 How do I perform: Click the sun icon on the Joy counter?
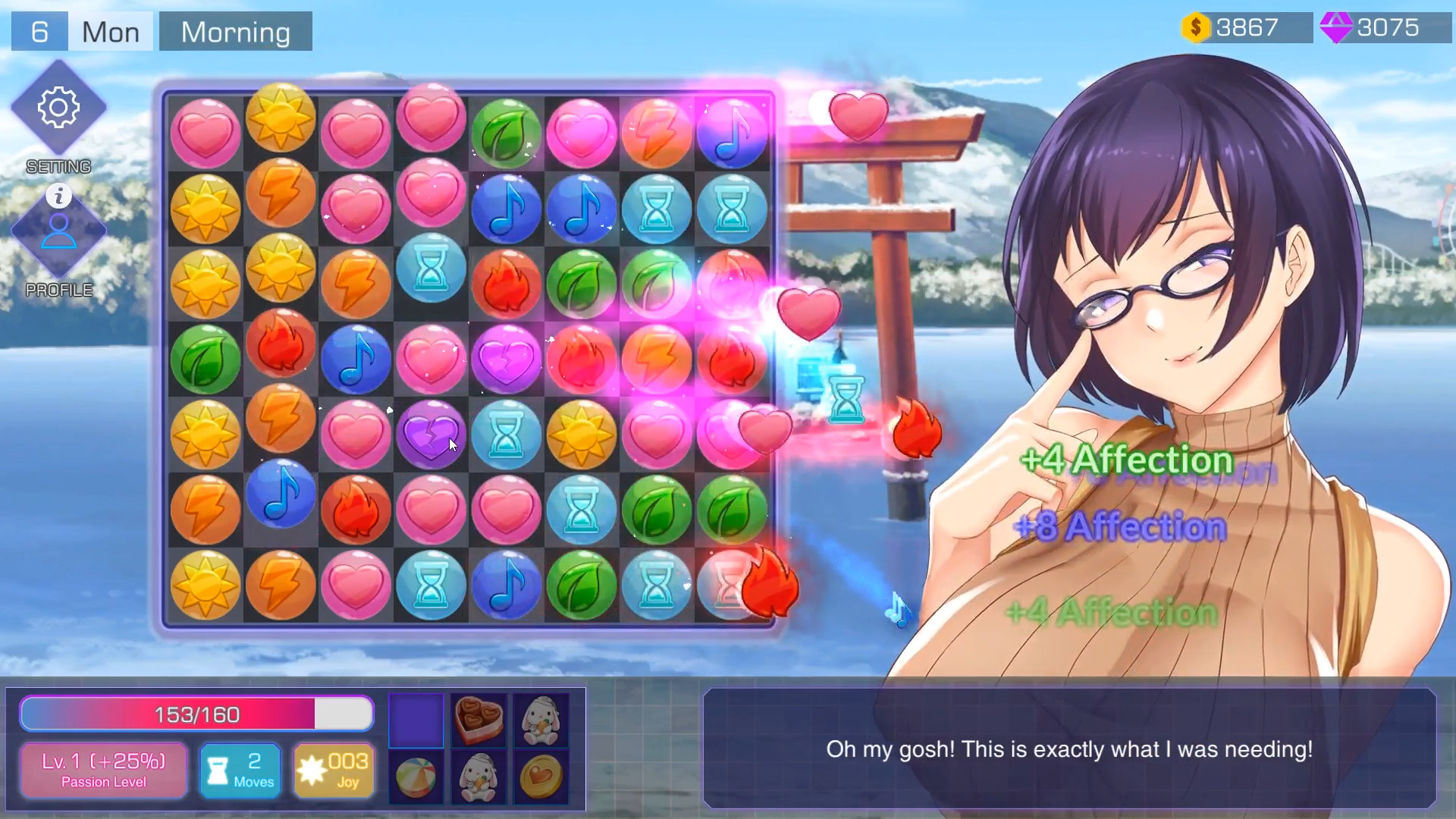coord(313,770)
